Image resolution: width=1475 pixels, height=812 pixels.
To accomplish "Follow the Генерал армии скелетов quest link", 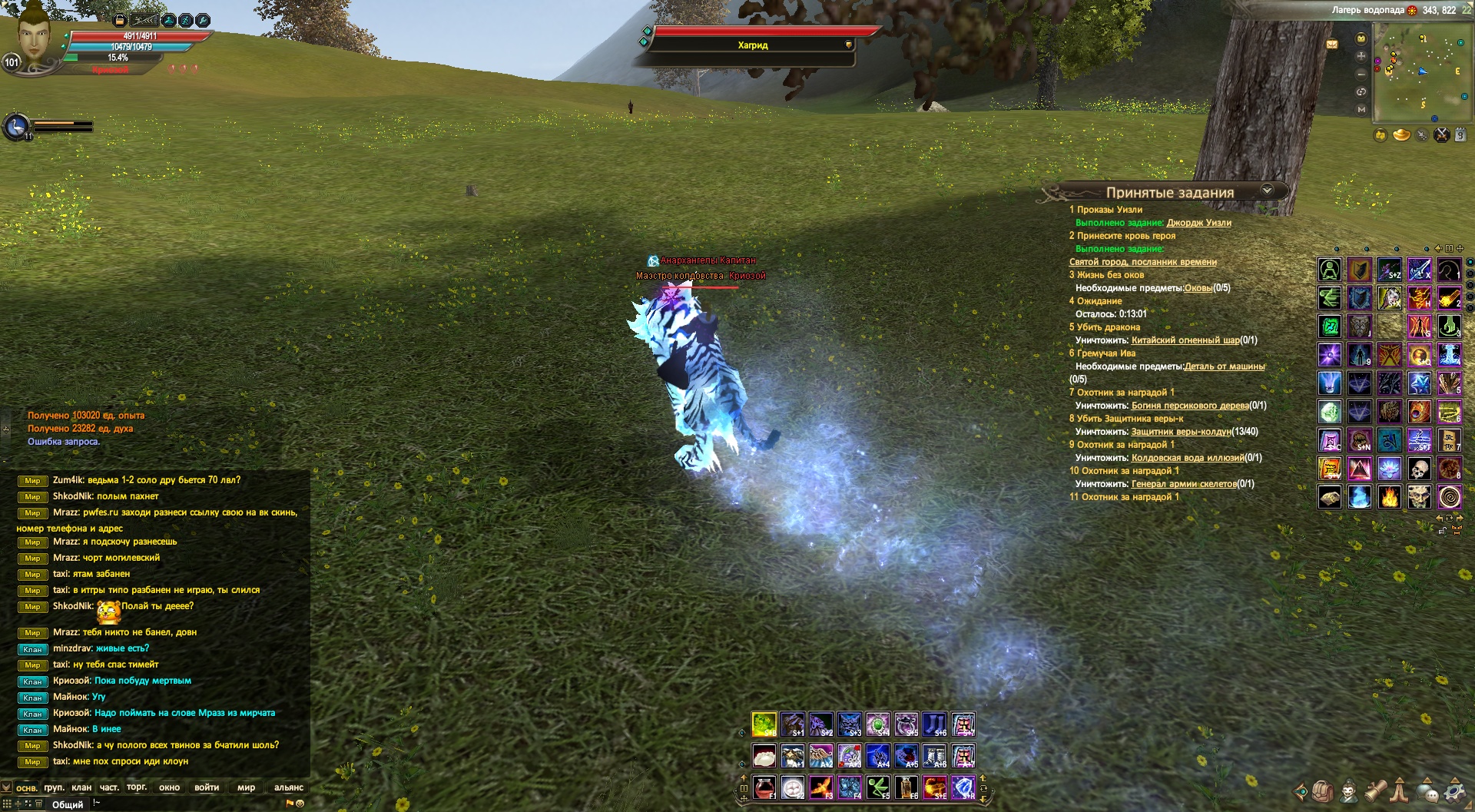I will [1184, 484].
